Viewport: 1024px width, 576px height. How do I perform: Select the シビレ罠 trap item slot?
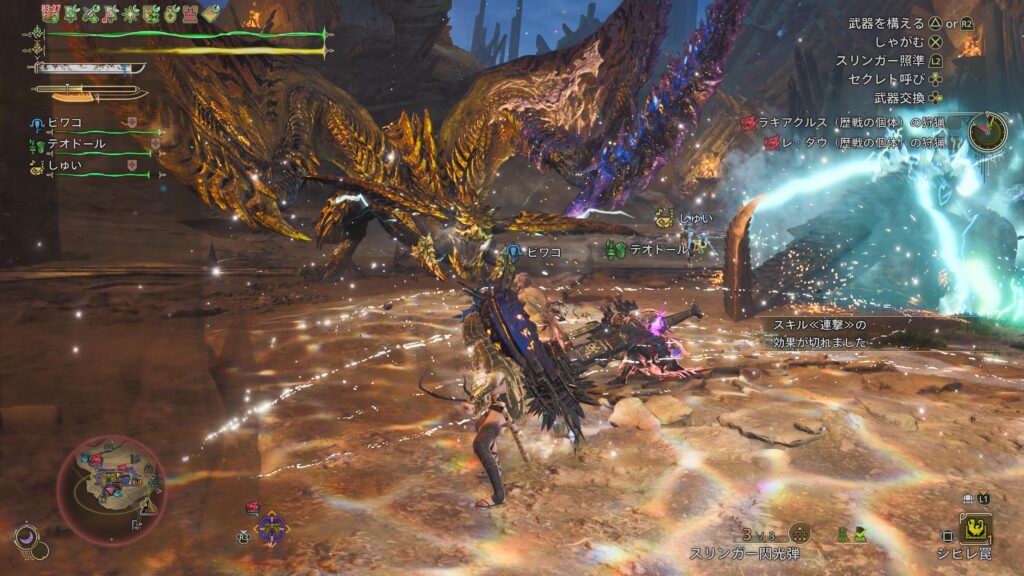point(976,527)
